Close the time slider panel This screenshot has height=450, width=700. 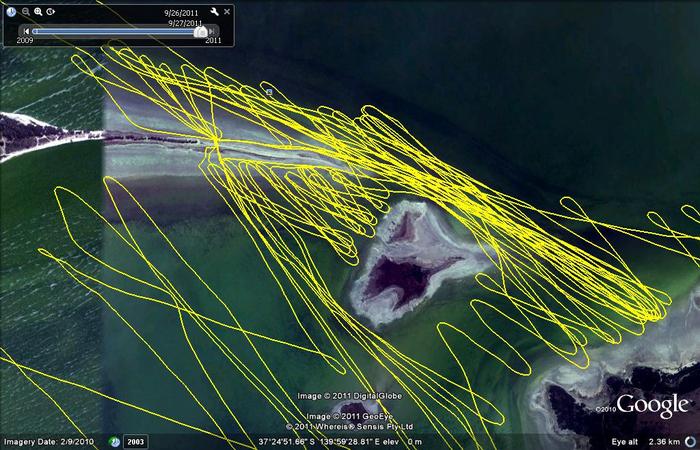(x=227, y=12)
